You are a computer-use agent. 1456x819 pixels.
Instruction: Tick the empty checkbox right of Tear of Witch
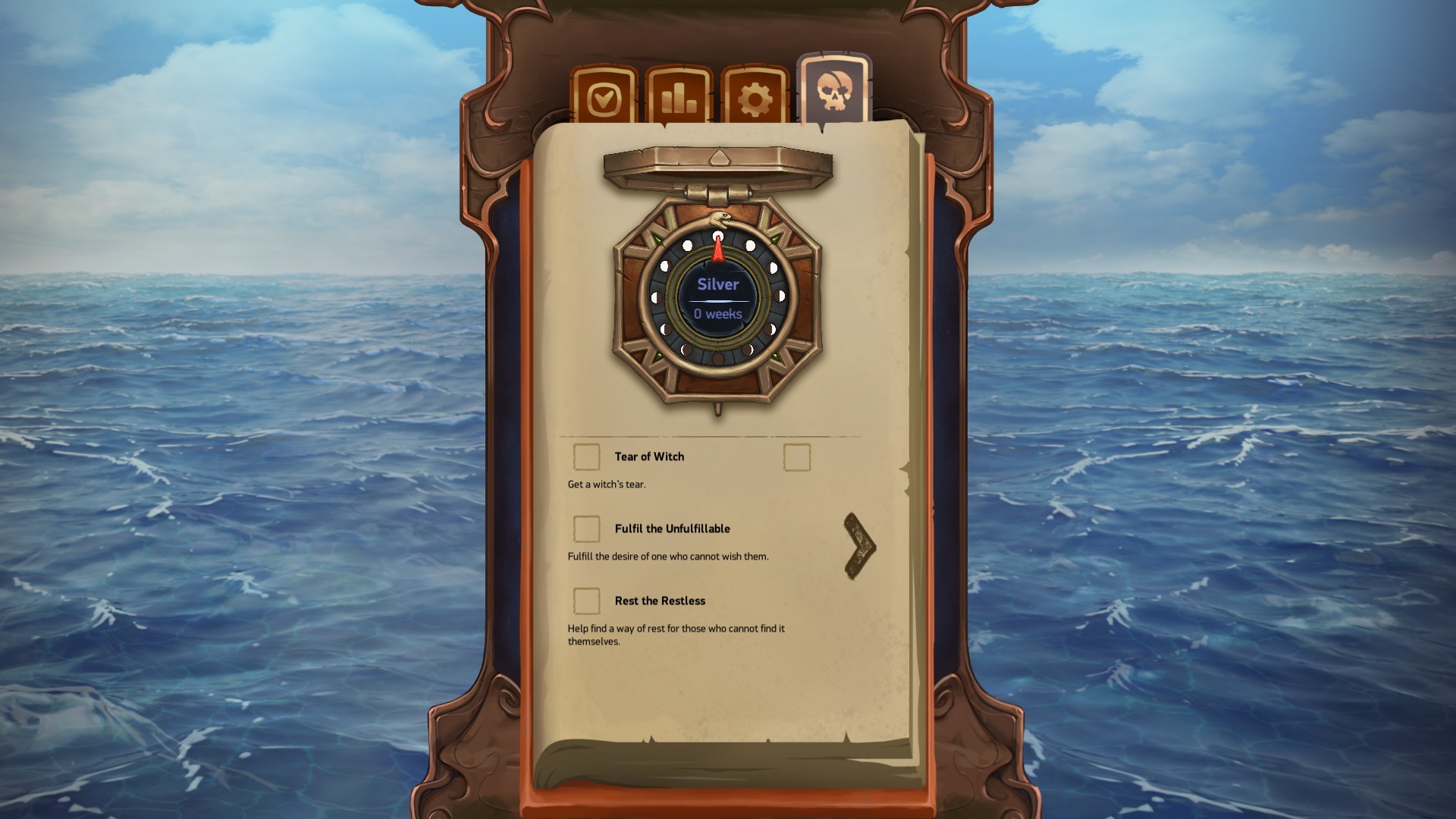click(x=795, y=457)
